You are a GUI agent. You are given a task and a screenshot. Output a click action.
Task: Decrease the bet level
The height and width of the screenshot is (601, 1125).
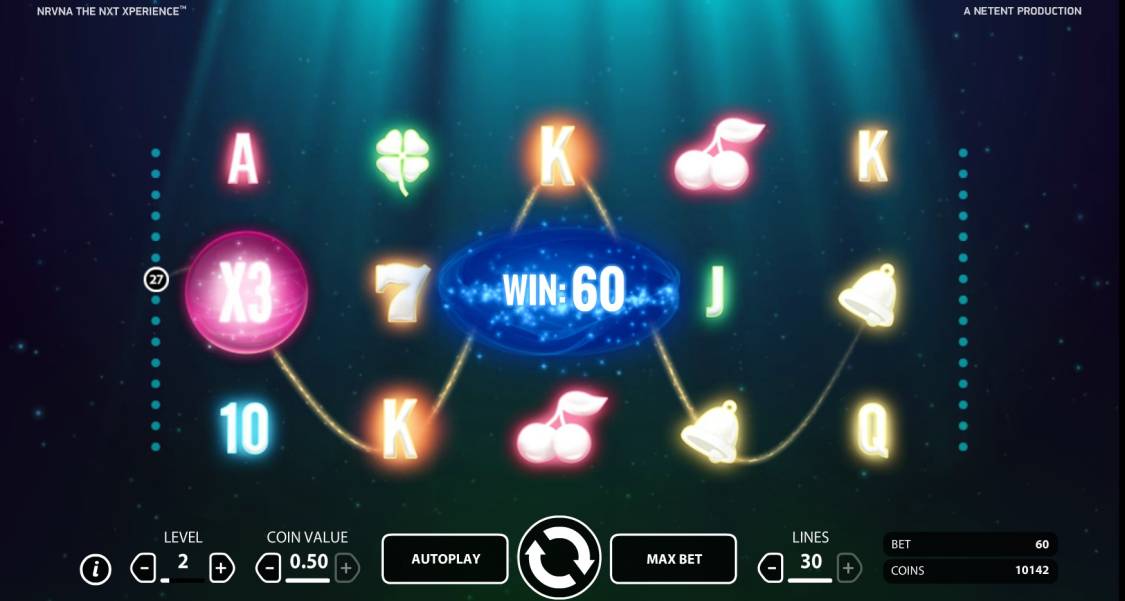tap(144, 568)
